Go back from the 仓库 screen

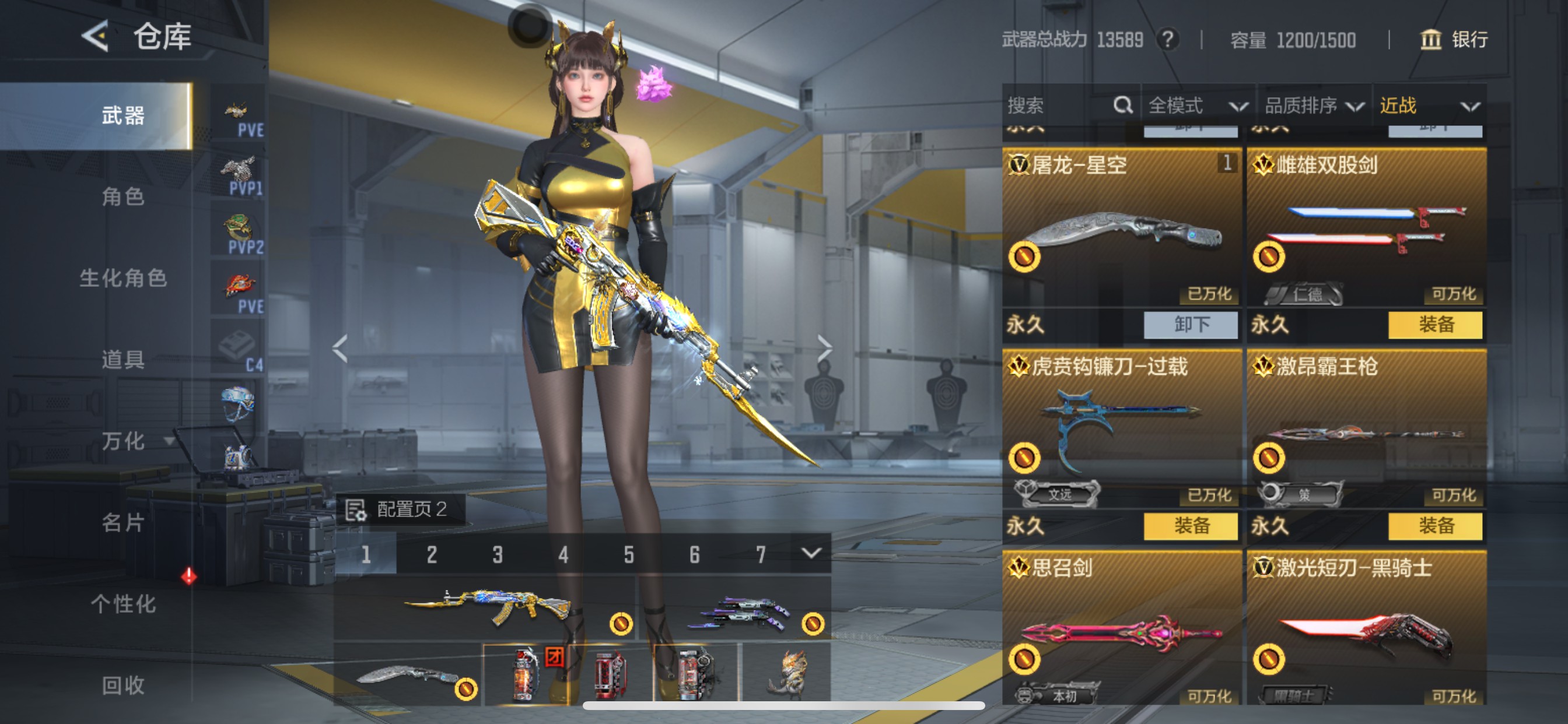coord(96,36)
